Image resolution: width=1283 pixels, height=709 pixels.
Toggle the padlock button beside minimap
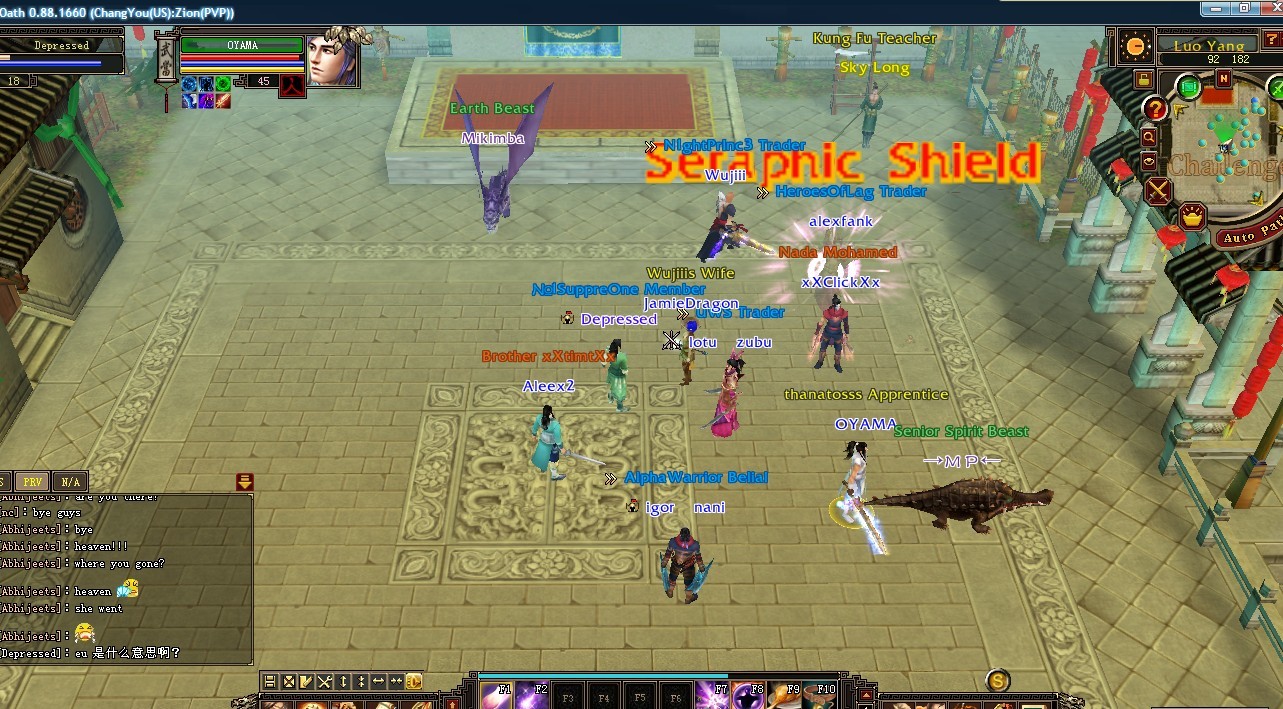click(1142, 78)
